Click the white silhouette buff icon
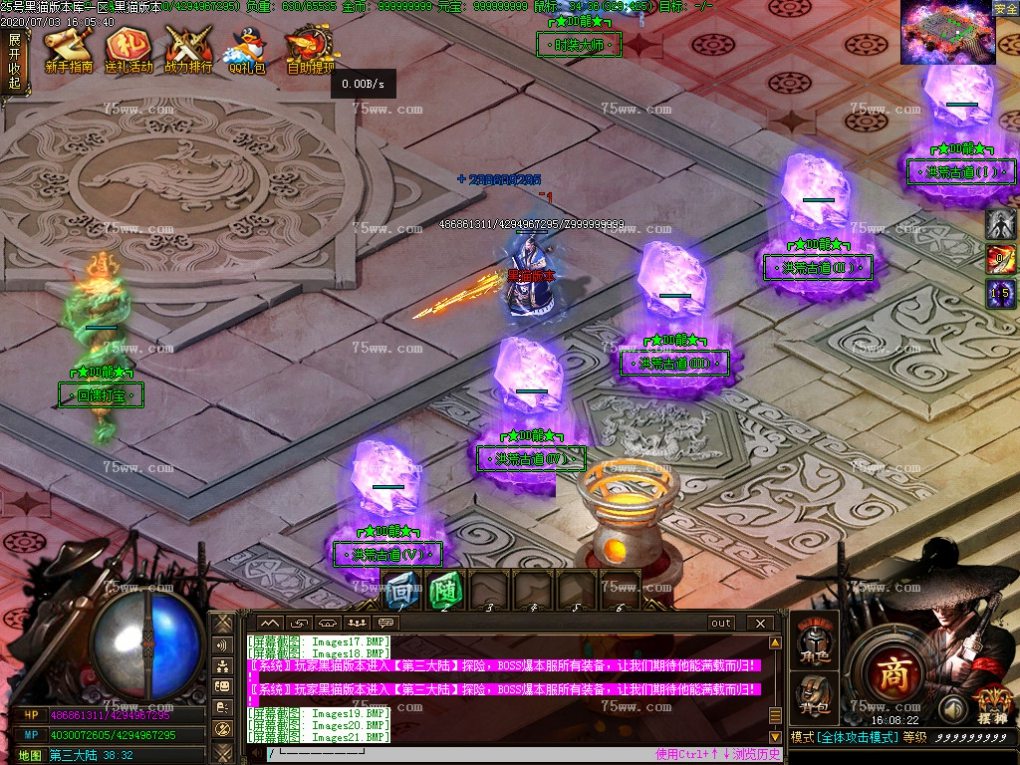1020x765 pixels. tap(1001, 224)
